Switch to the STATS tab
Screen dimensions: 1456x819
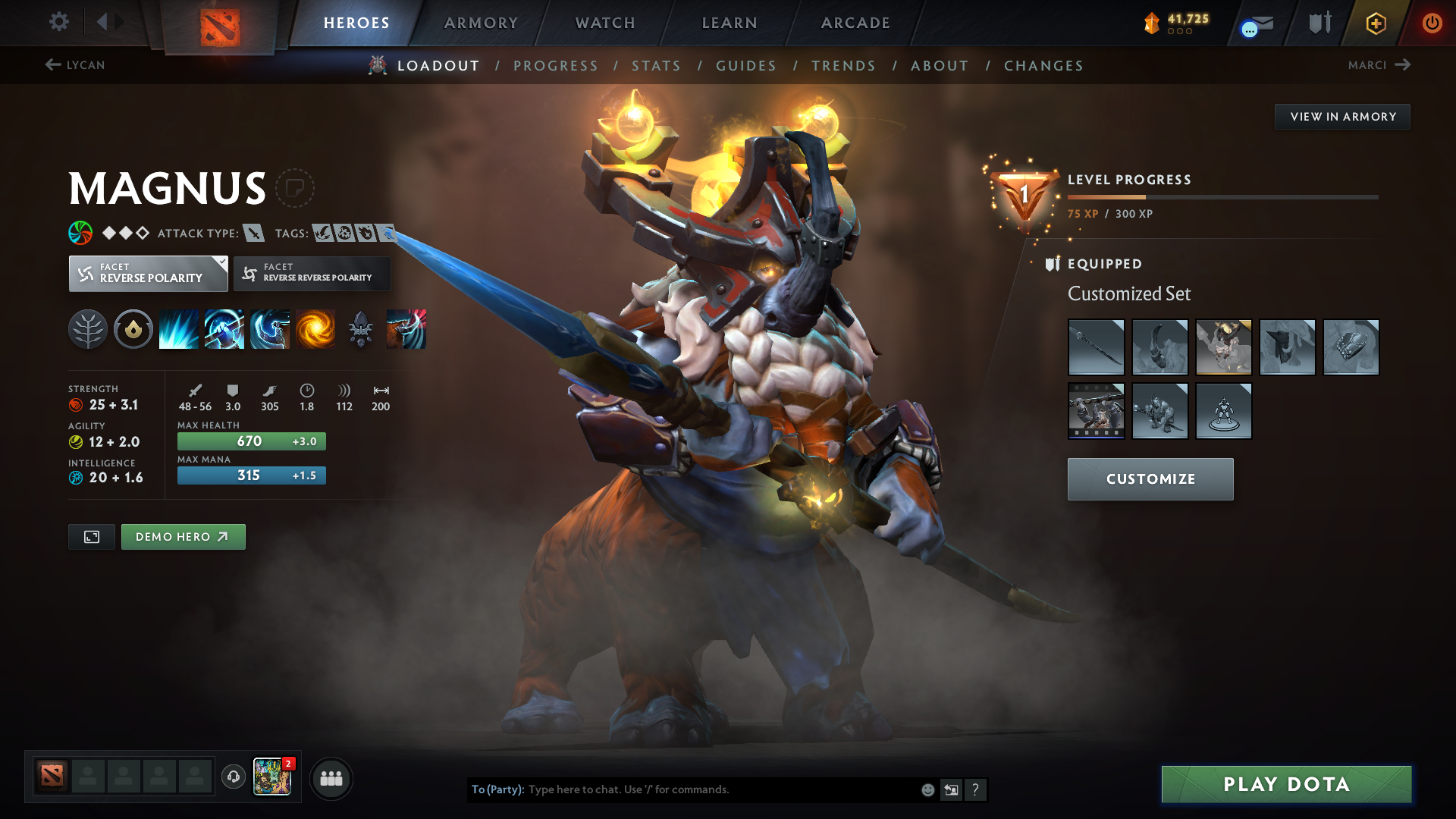(x=656, y=66)
